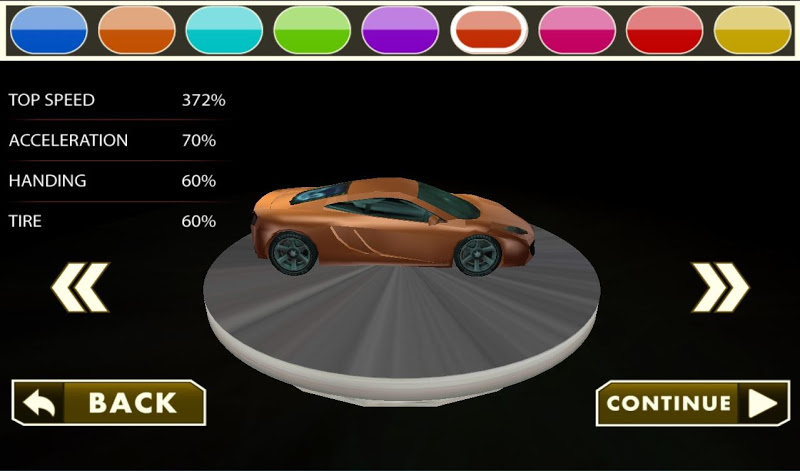Click the highlighted red-orange color swatch
The width and height of the screenshot is (800, 471).
[489, 30]
